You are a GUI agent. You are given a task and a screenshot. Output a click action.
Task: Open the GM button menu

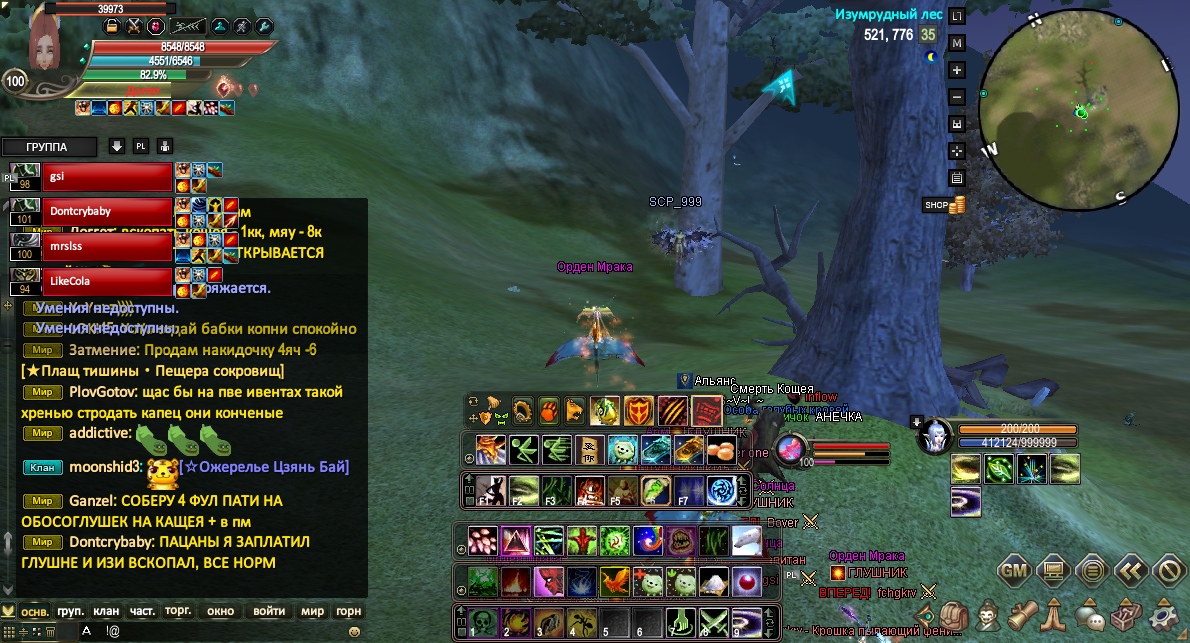(x=1013, y=571)
